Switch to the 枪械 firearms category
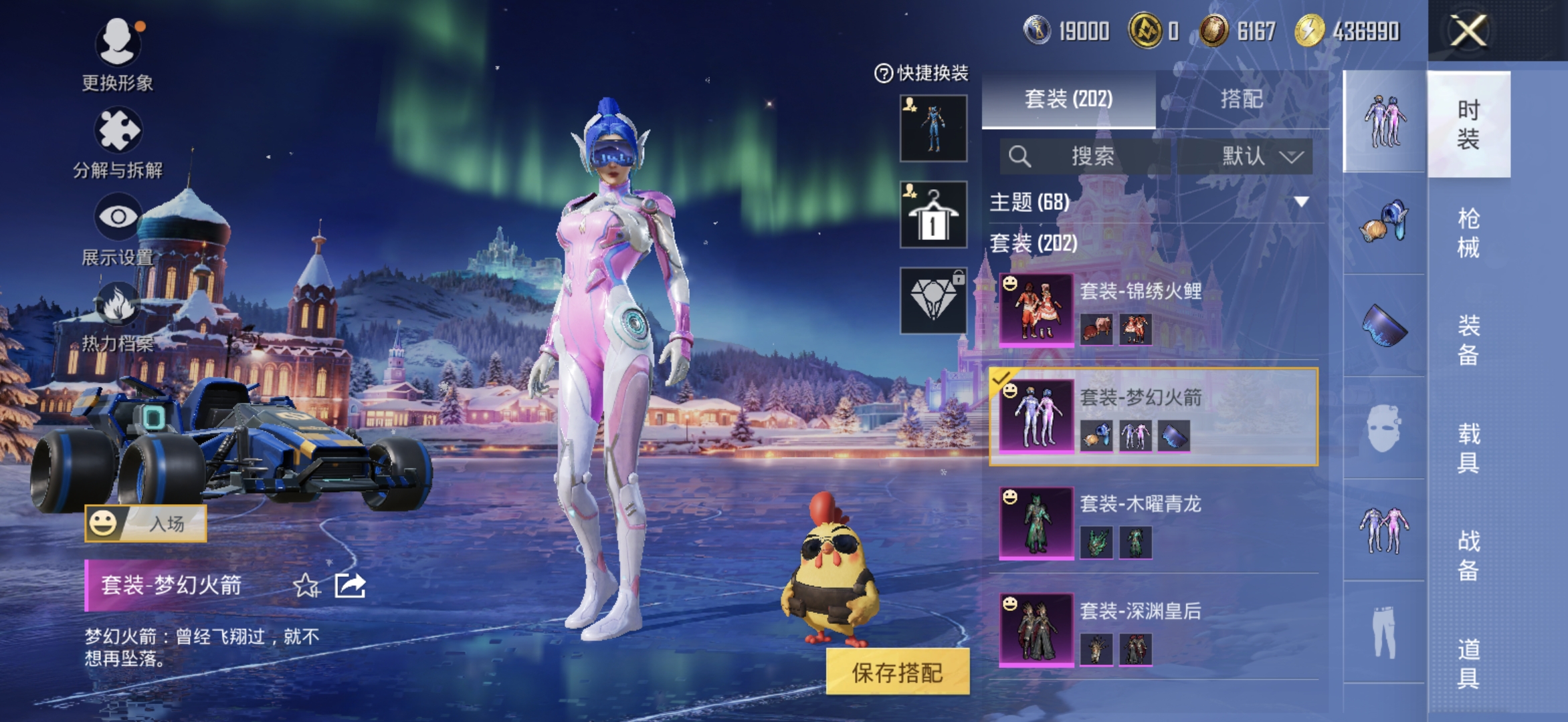 coord(1468,233)
